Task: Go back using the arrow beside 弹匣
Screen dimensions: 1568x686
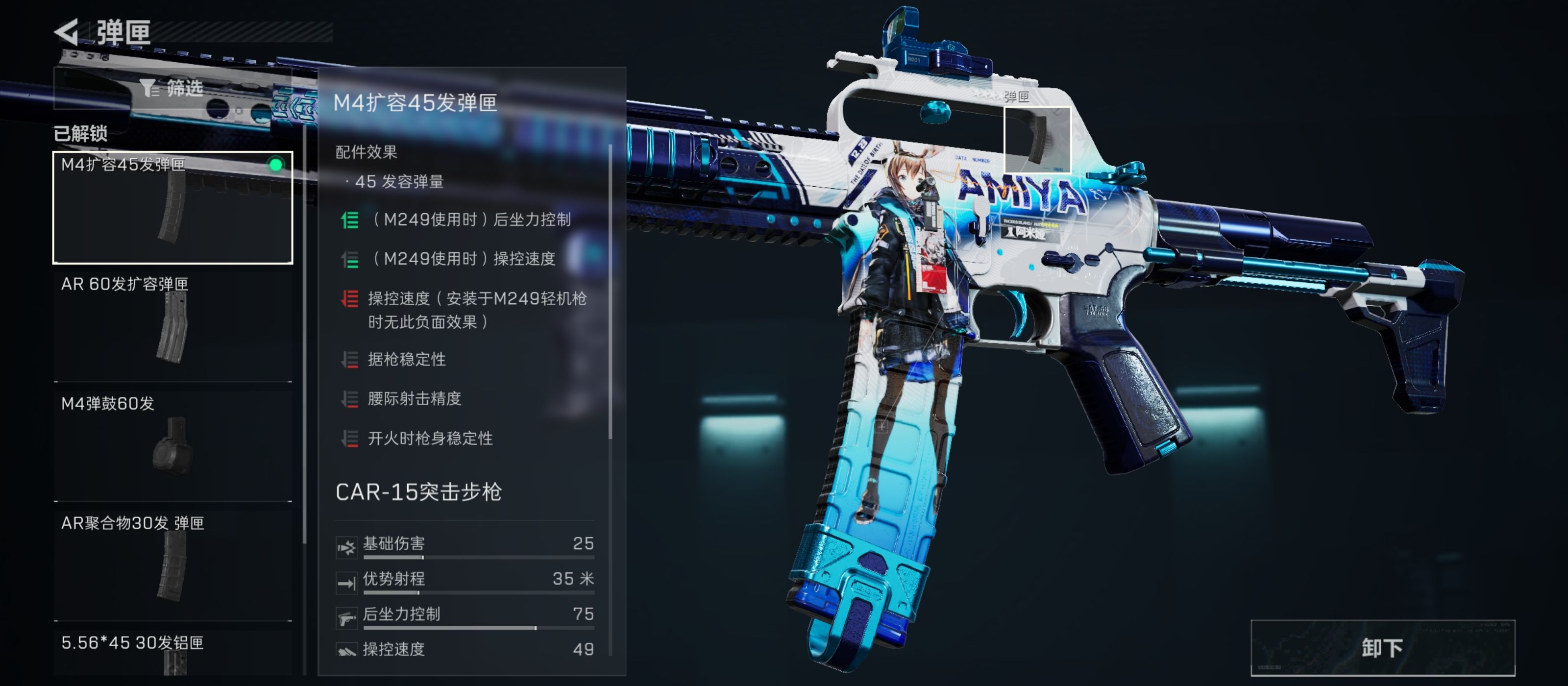Action: click(67, 32)
